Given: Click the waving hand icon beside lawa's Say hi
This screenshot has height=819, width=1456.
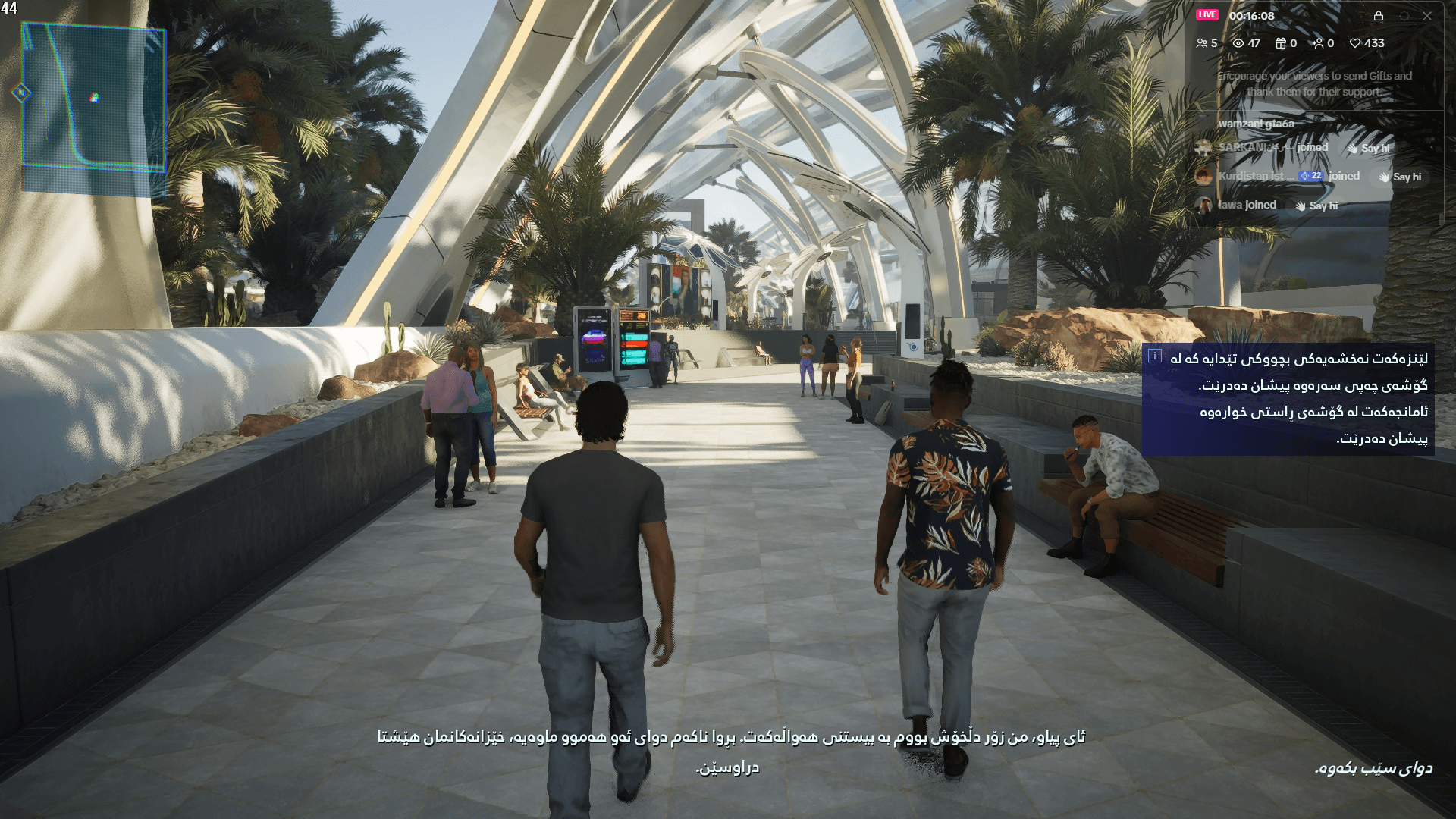Looking at the screenshot, I should [1301, 205].
